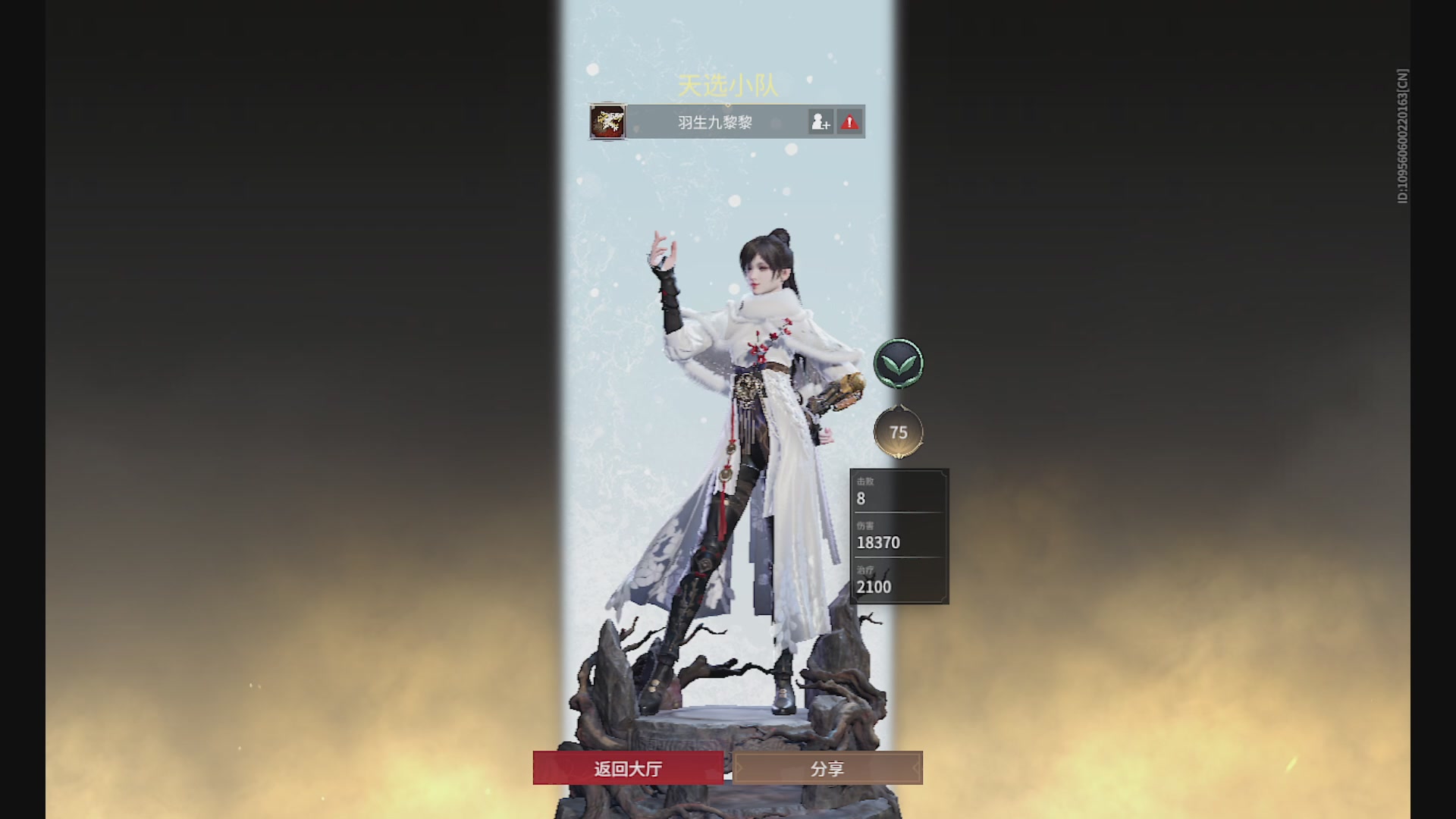Click the 天选小队 squad title
Viewport: 1456px width, 819px height.
point(726,86)
